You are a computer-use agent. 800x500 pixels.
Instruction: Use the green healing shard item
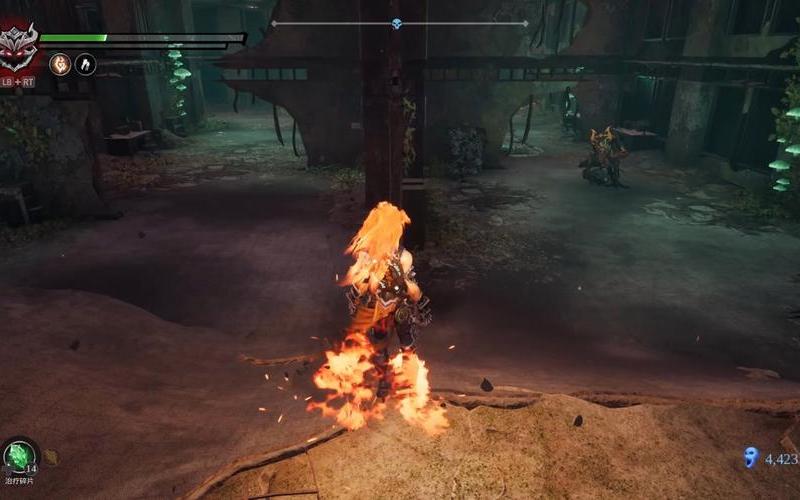click(18, 457)
